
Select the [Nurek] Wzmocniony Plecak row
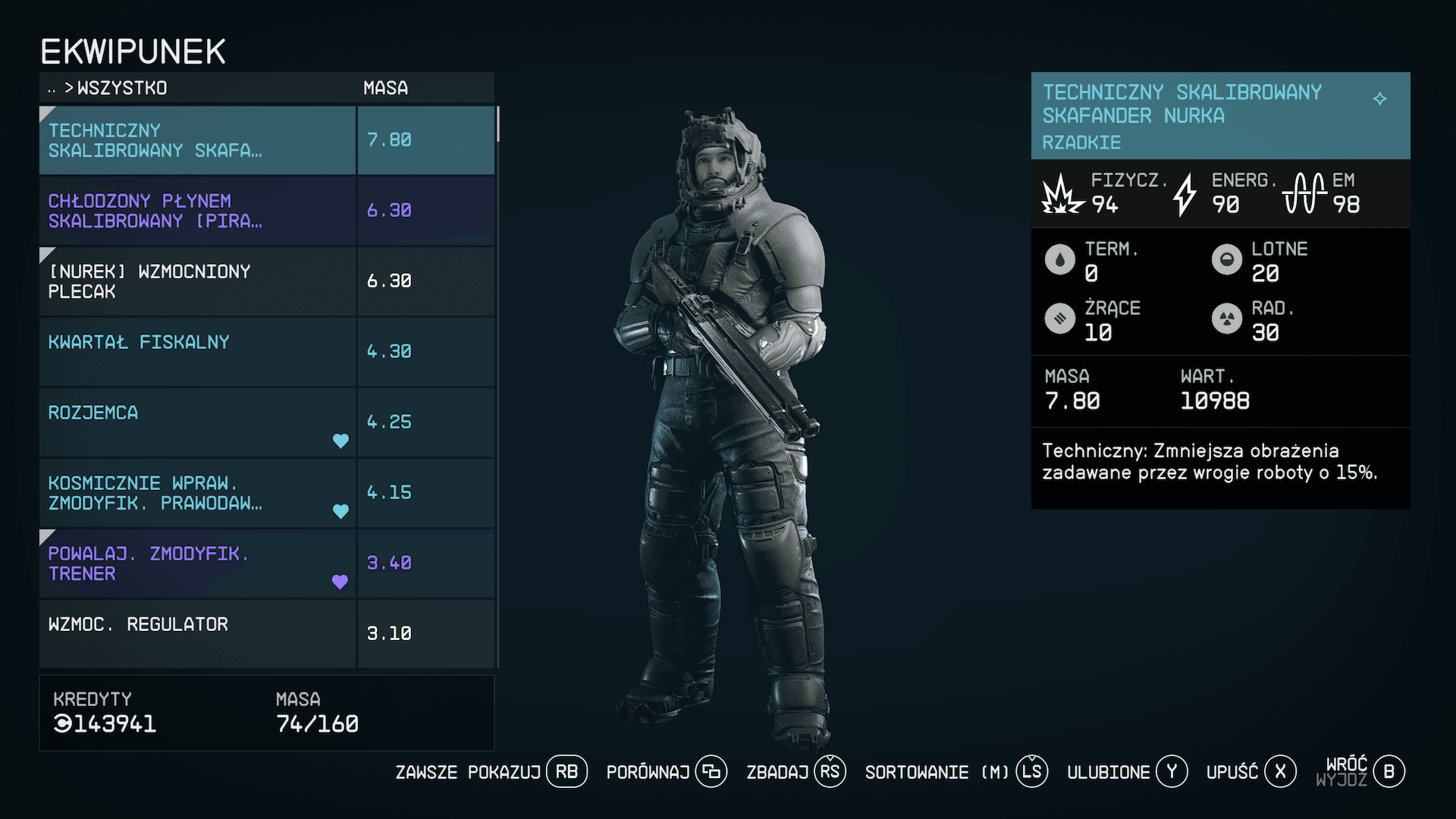tap(197, 281)
